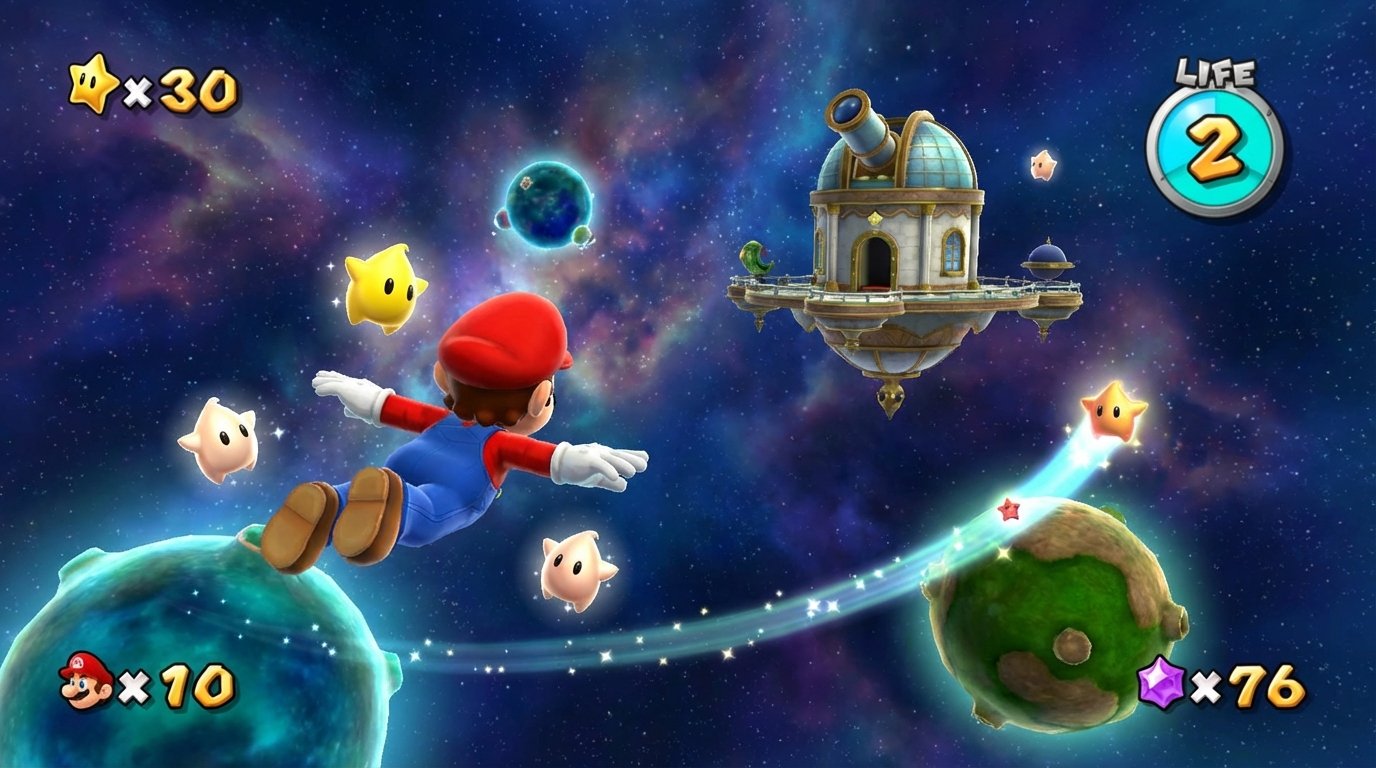
Task: Click the orange Luma on the star trail
Action: [x=1113, y=413]
